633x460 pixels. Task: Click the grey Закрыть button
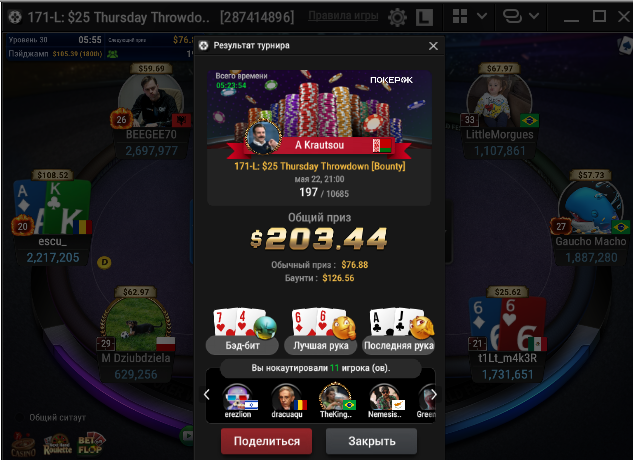tap(371, 441)
